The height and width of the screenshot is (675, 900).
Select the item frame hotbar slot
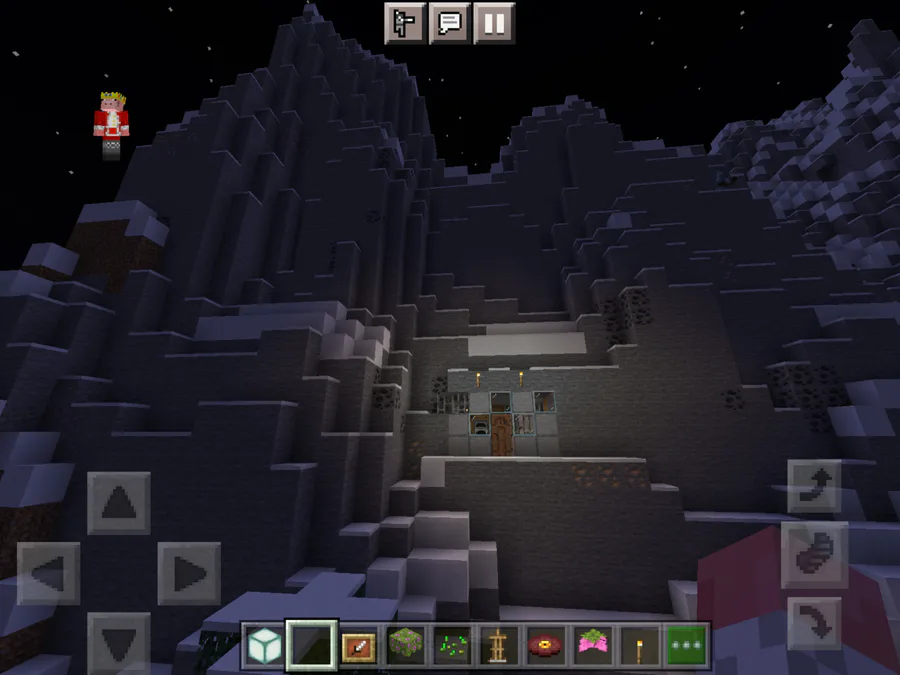[359, 645]
